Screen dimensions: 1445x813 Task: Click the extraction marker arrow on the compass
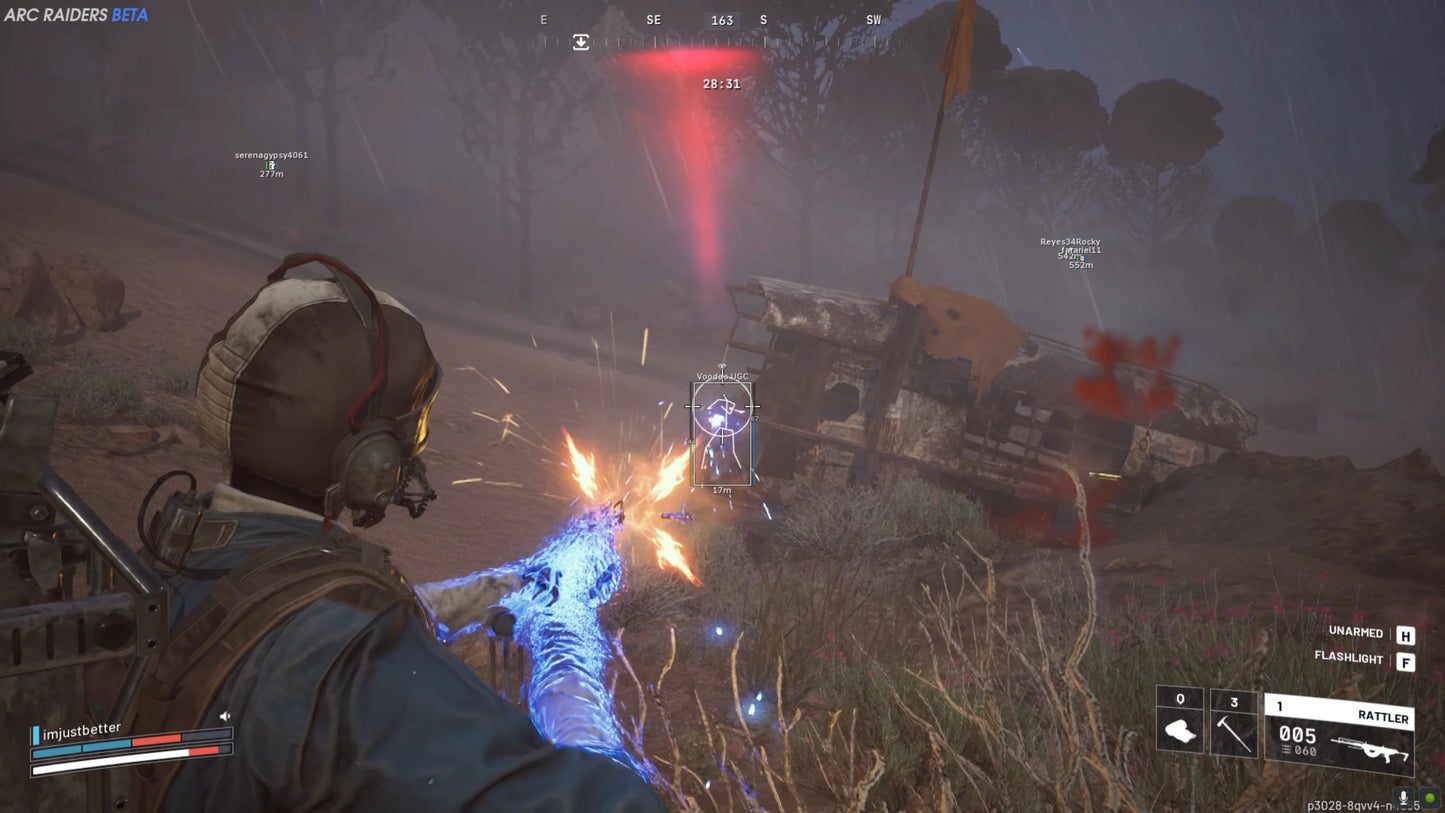point(580,43)
